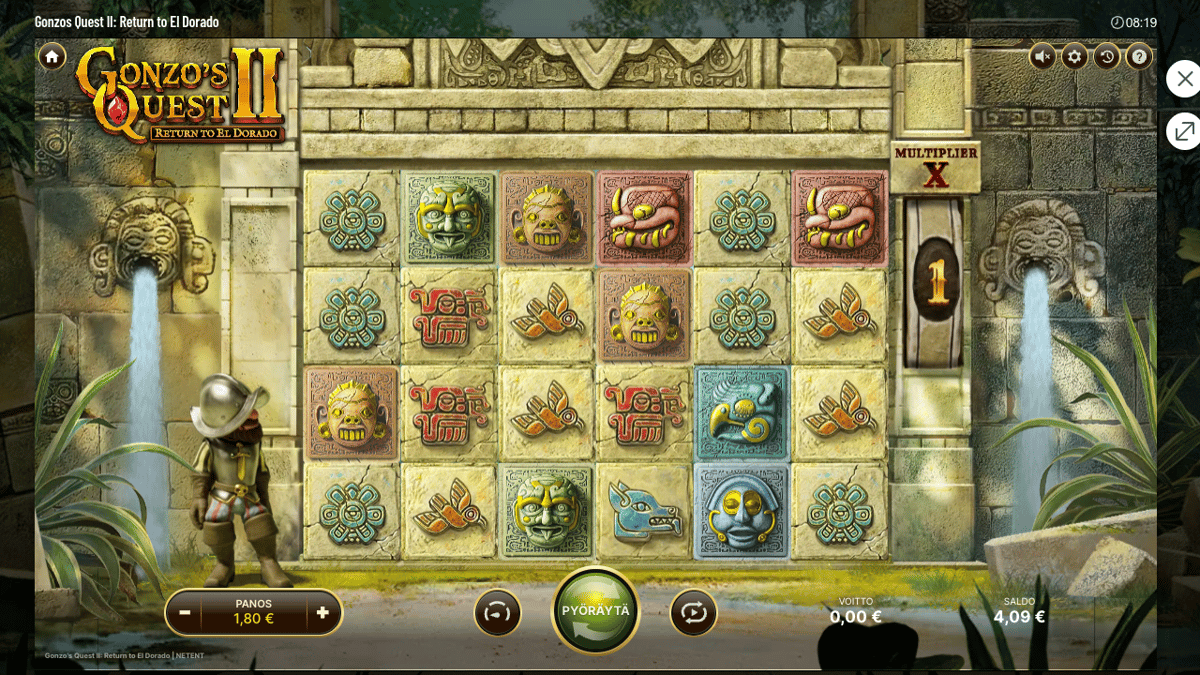The height and width of the screenshot is (675, 1200).
Task: Open the question mark help page
Action: 1139,56
